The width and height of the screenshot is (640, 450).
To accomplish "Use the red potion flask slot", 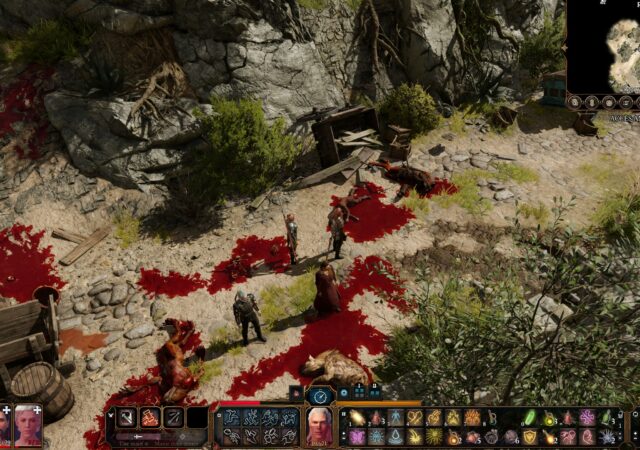I will coord(377,417).
